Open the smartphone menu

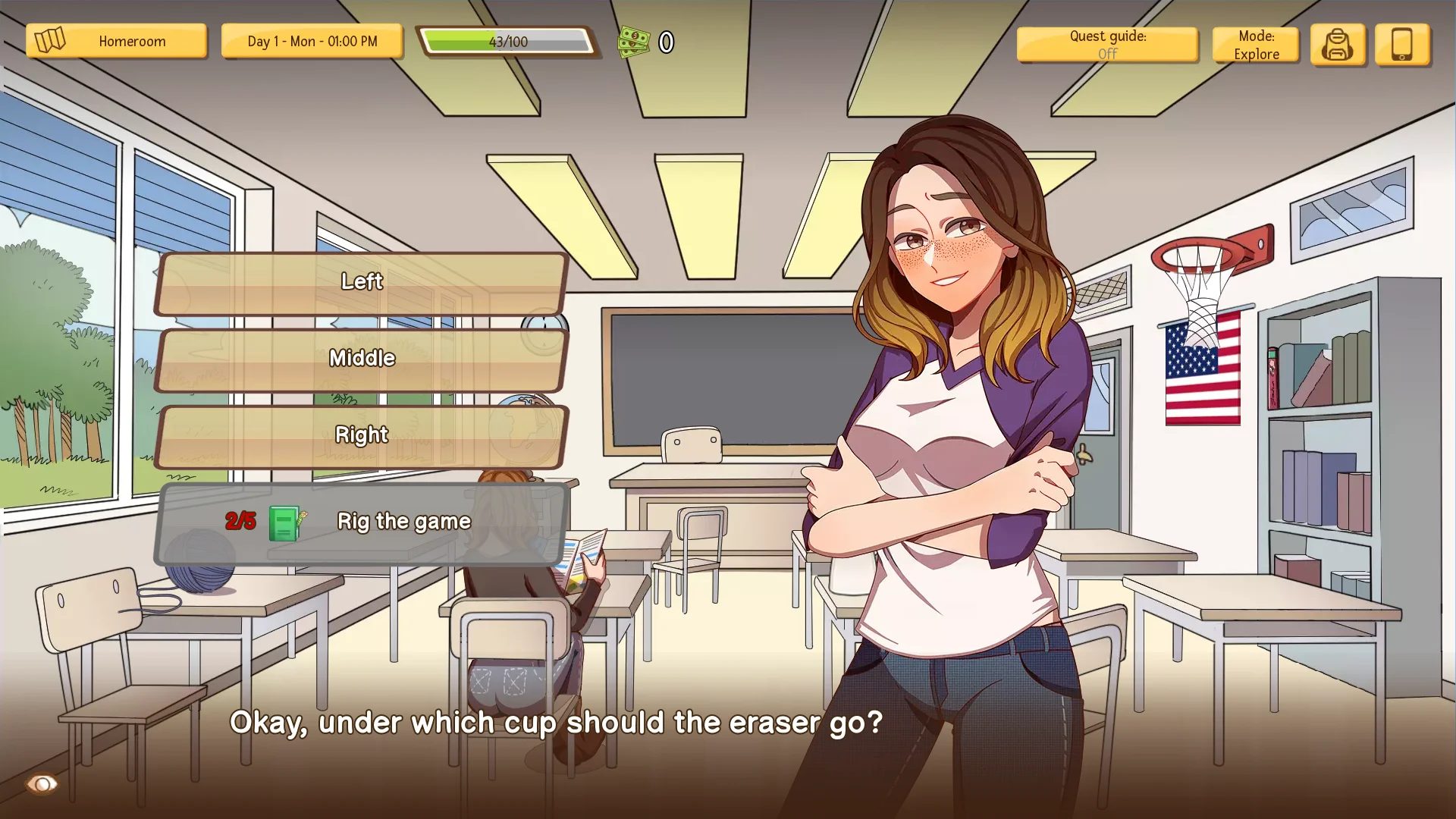tap(1401, 45)
